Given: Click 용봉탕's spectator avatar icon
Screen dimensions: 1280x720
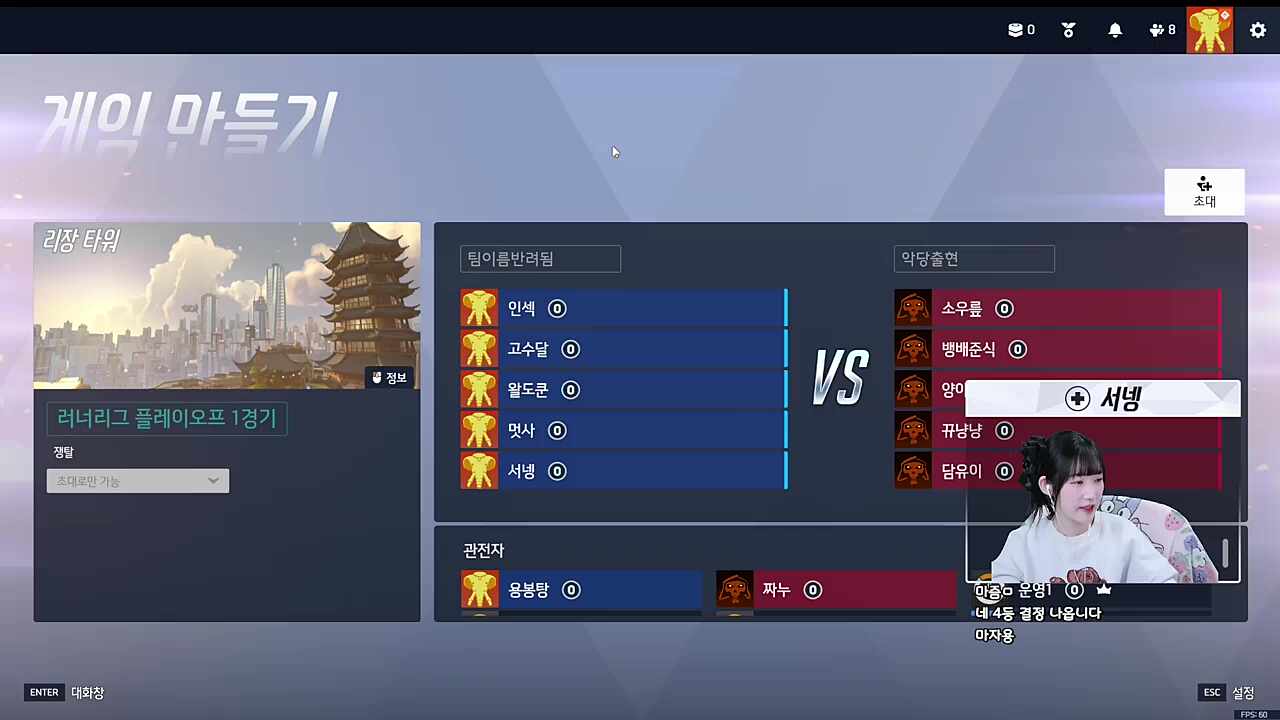Looking at the screenshot, I should [x=479, y=590].
